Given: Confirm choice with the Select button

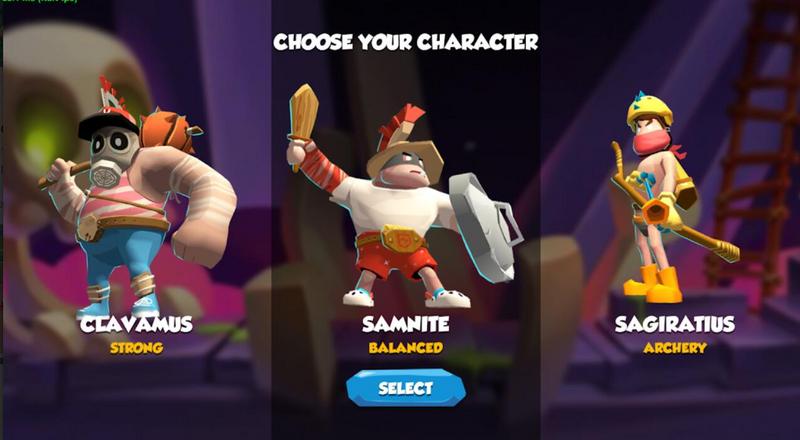Looking at the screenshot, I should click(406, 388).
